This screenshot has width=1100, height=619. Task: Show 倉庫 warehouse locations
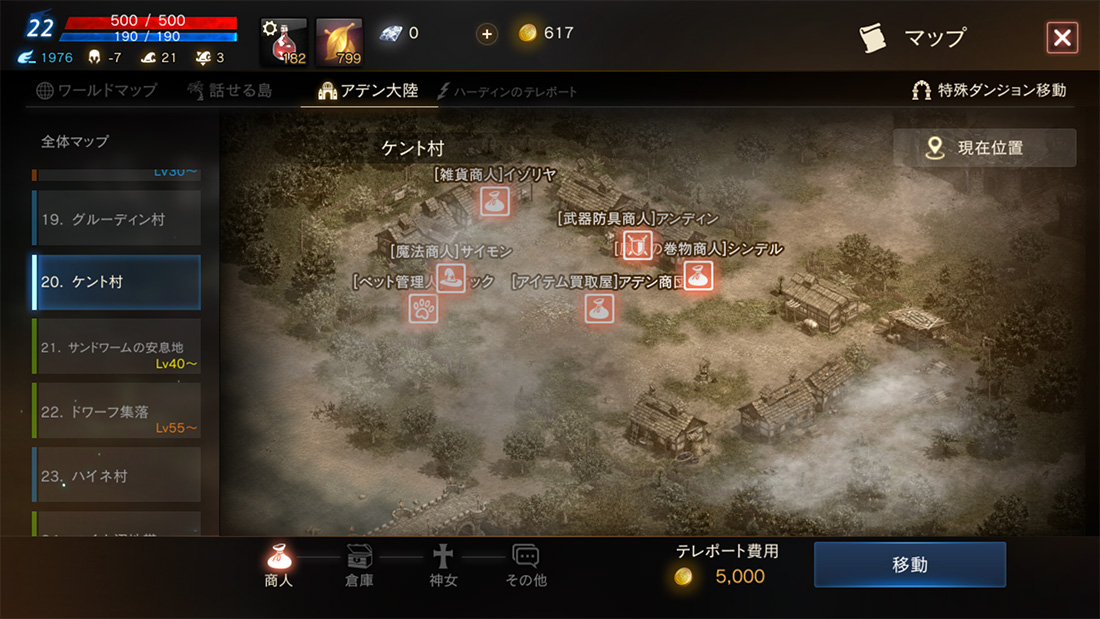pyautogui.click(x=359, y=566)
